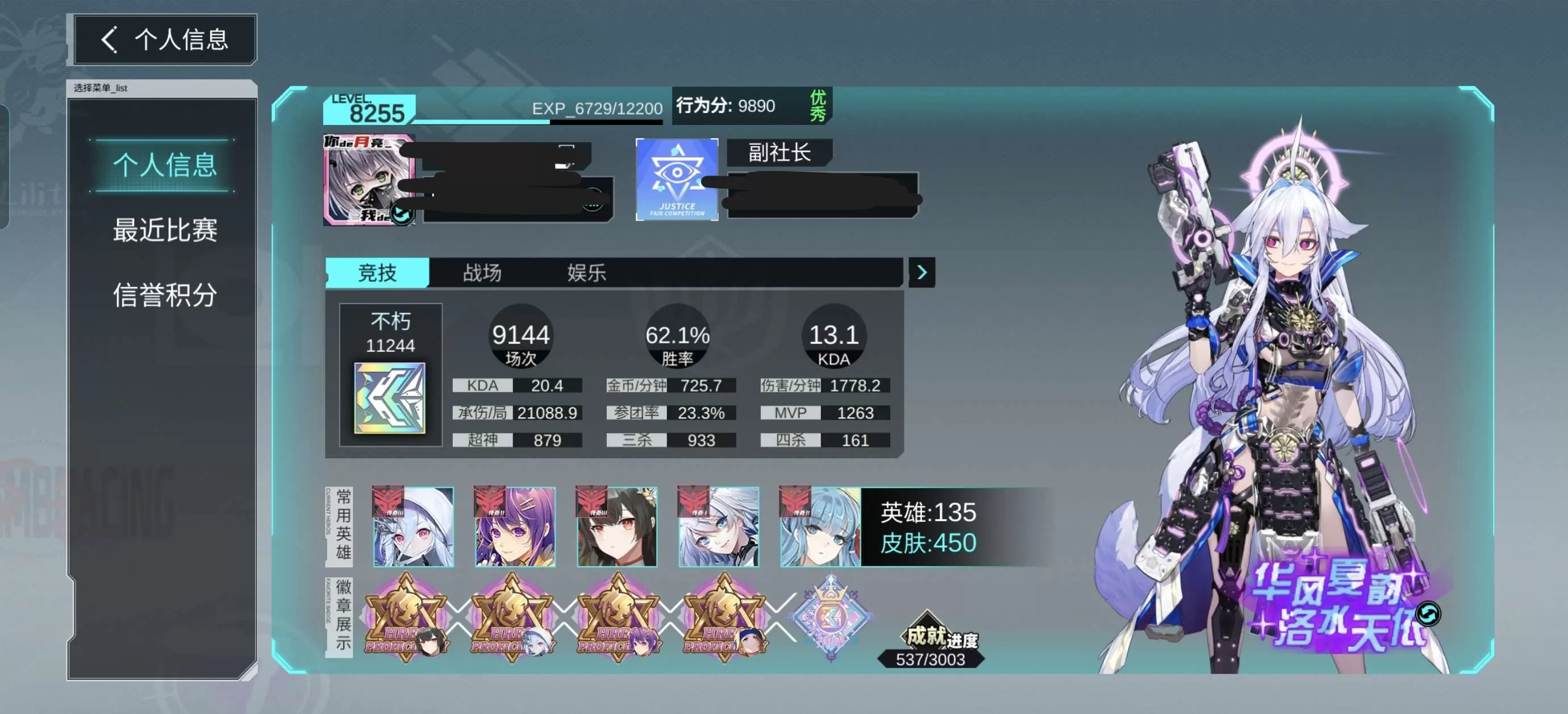Open 信誉积分 reputation points

point(164,296)
